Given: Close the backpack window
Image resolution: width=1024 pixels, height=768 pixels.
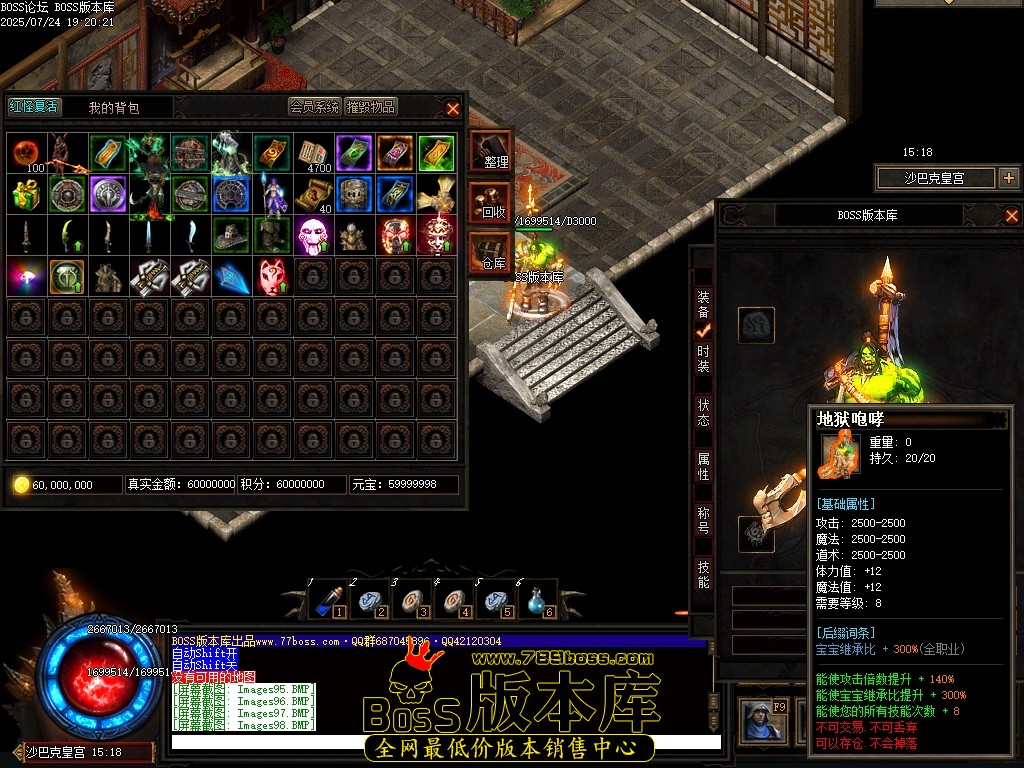Looking at the screenshot, I should (453, 108).
